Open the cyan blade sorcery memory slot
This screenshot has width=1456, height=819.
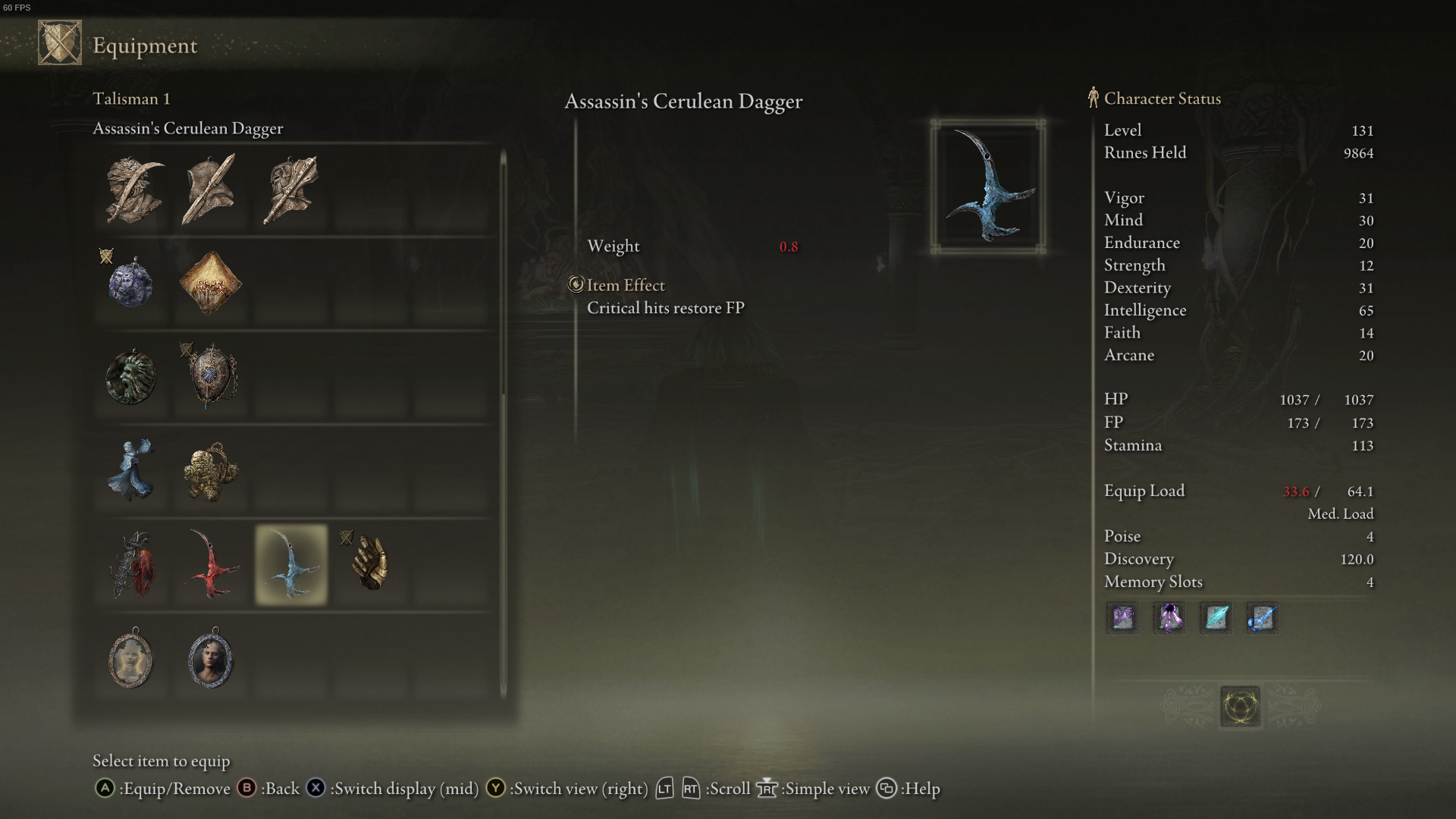[x=1215, y=618]
